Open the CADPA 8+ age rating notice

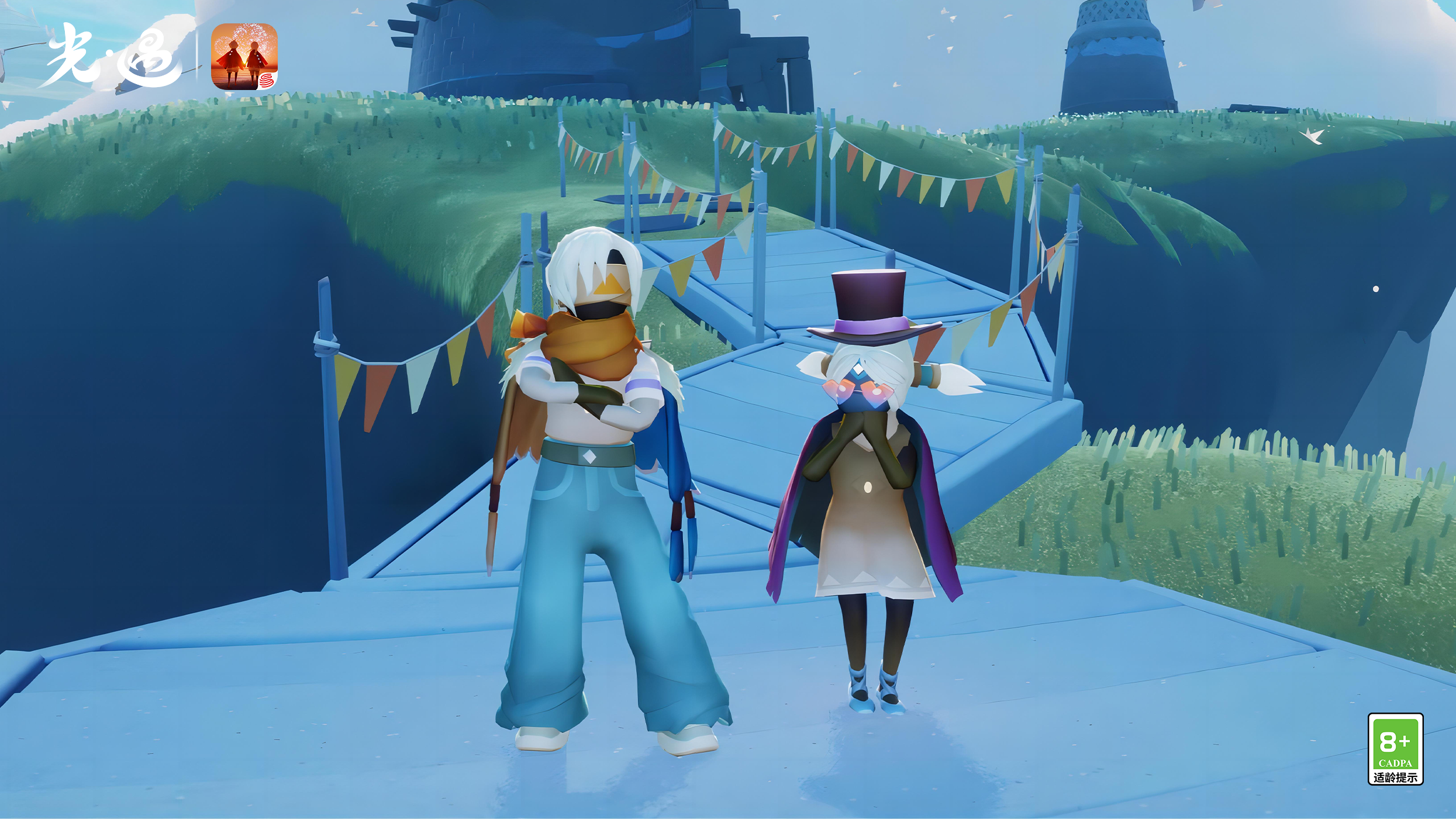click(1395, 748)
